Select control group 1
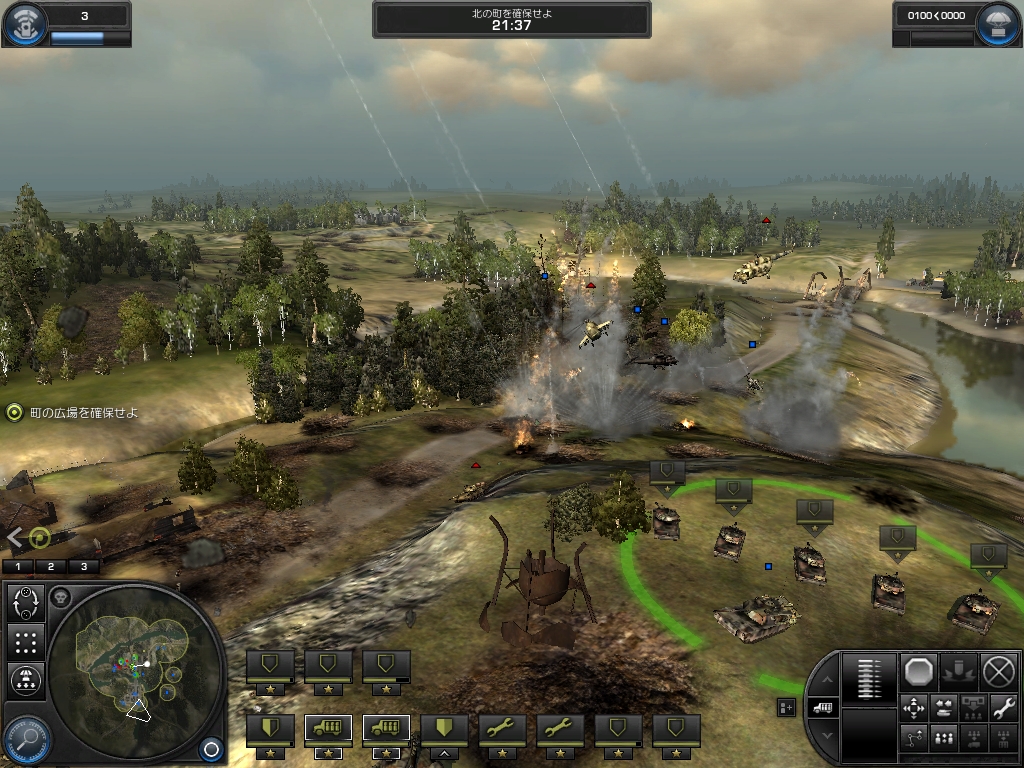 coord(18,566)
